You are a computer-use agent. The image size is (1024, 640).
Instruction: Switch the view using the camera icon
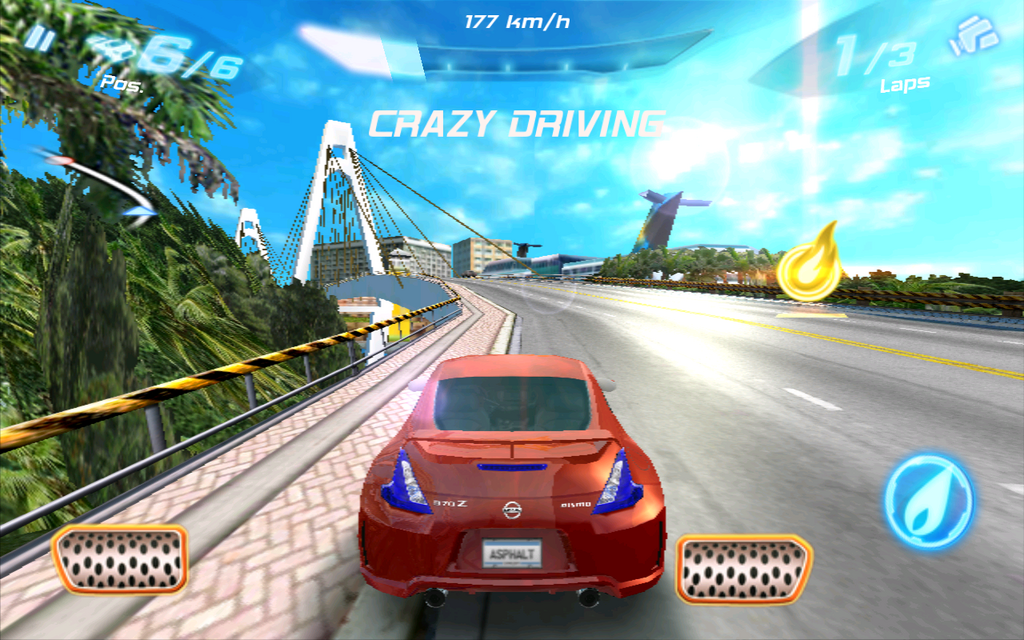(974, 35)
